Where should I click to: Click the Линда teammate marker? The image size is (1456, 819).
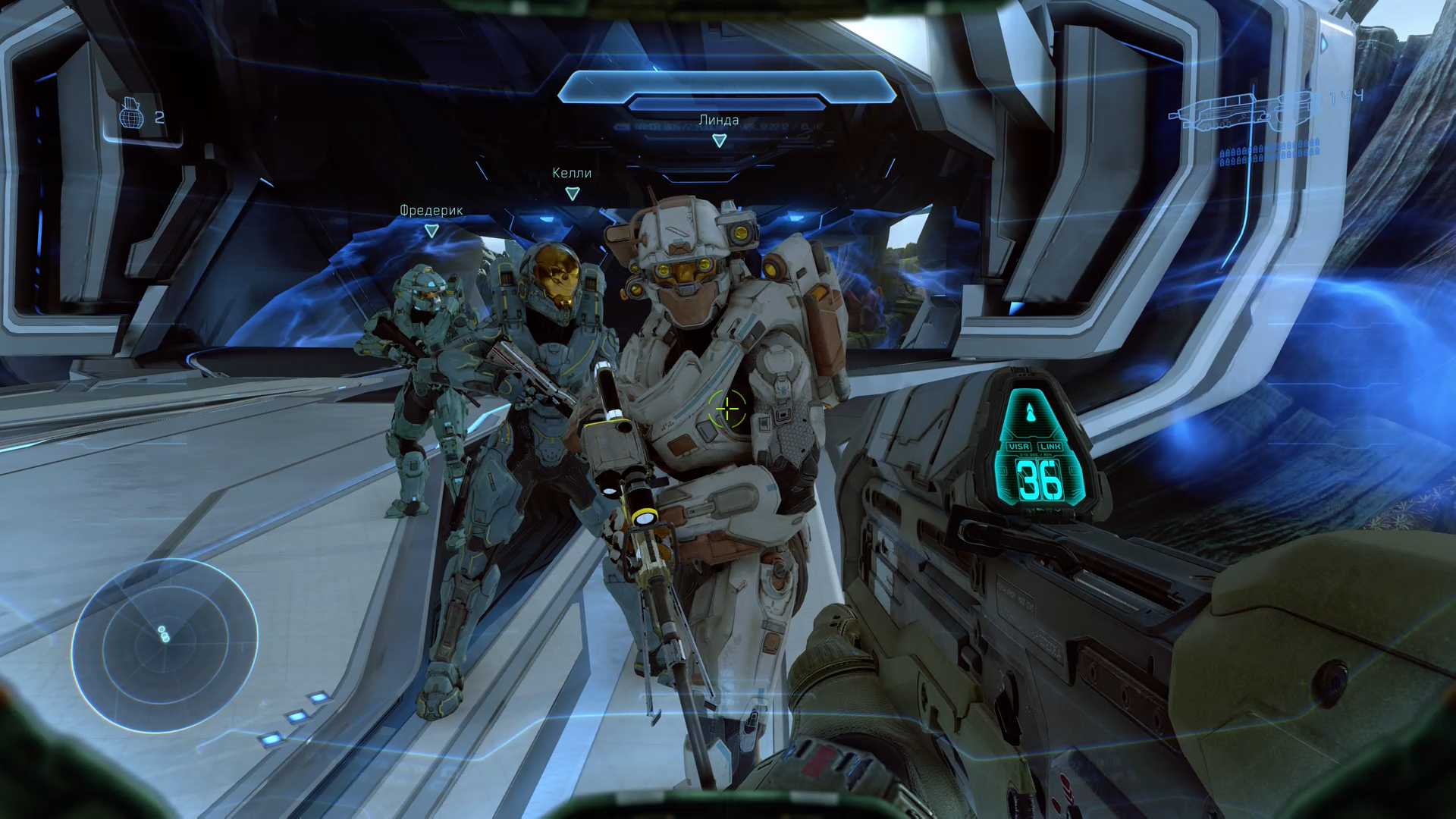pos(719,140)
